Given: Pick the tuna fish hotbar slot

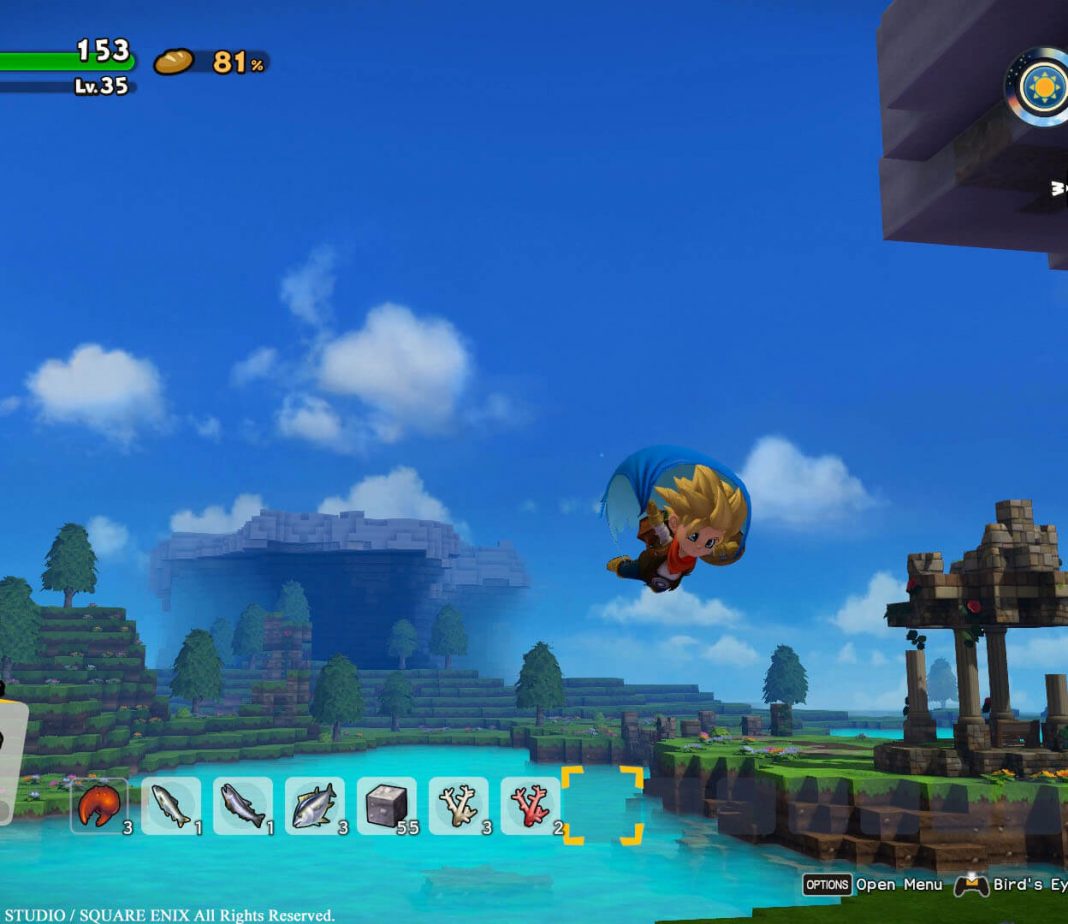Looking at the screenshot, I should tap(315, 805).
